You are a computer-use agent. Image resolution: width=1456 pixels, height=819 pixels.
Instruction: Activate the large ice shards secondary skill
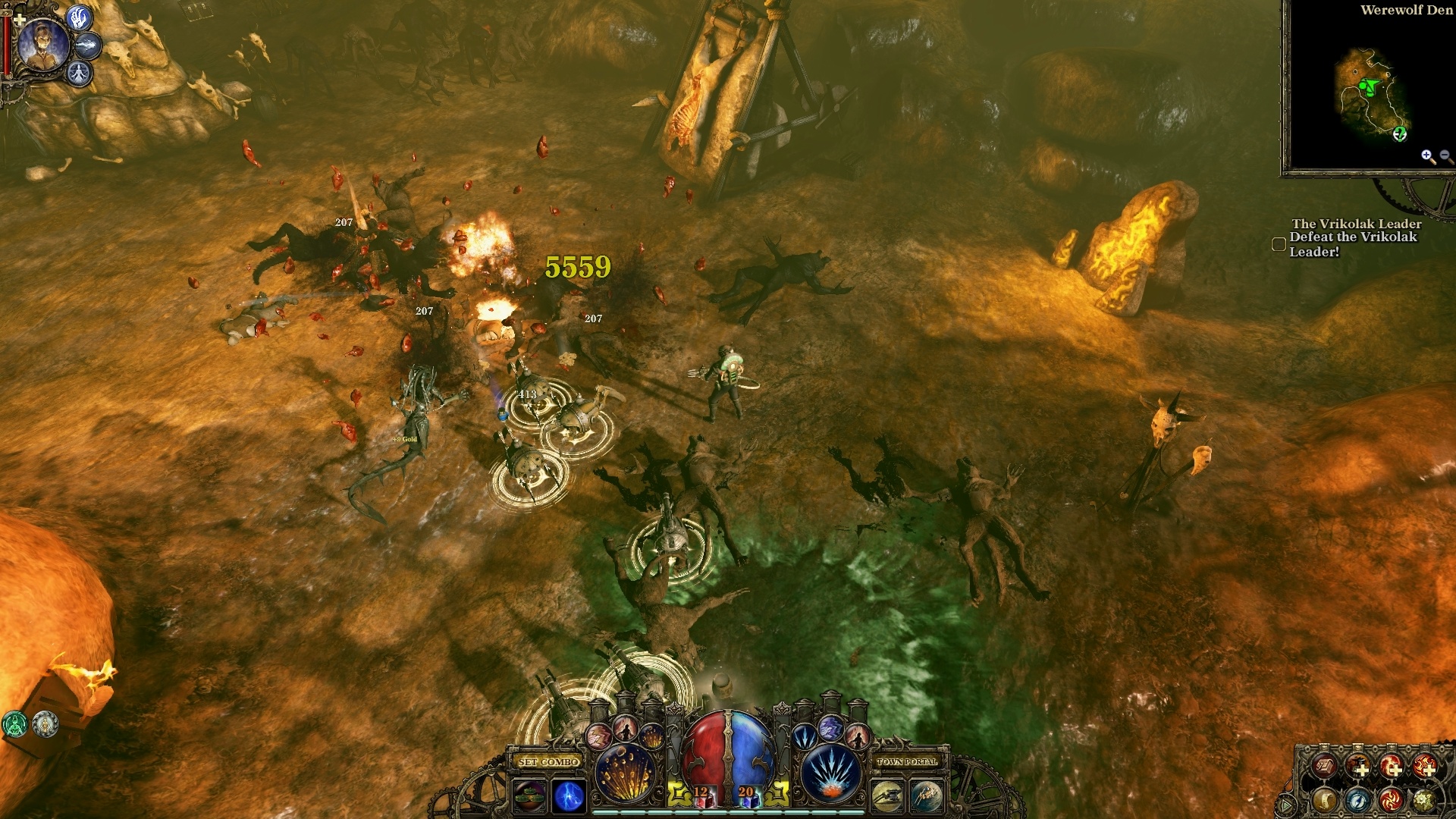832,774
